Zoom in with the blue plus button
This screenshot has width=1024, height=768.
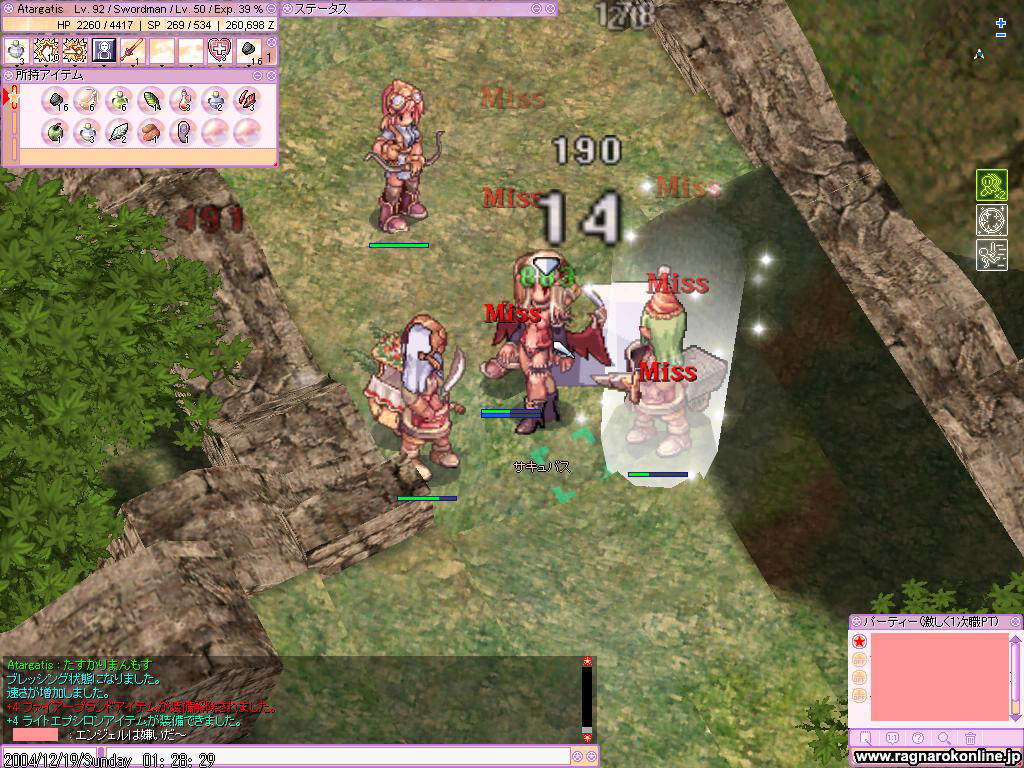1001,22
